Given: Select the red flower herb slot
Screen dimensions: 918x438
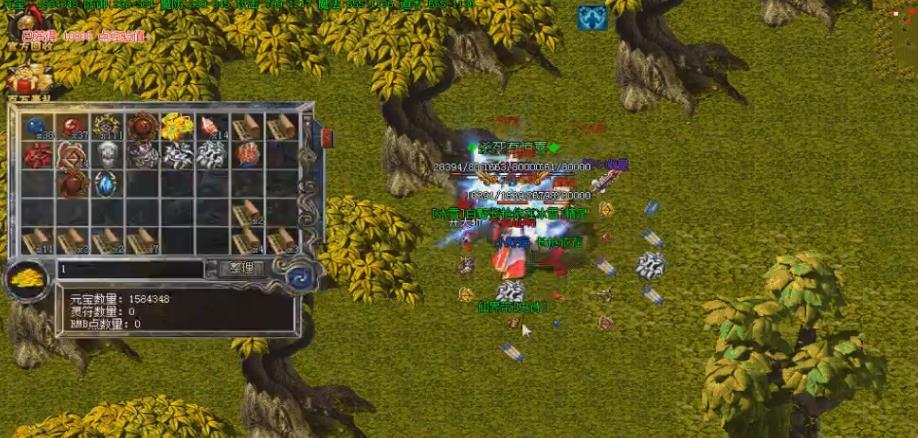Looking at the screenshot, I should click(38, 155).
